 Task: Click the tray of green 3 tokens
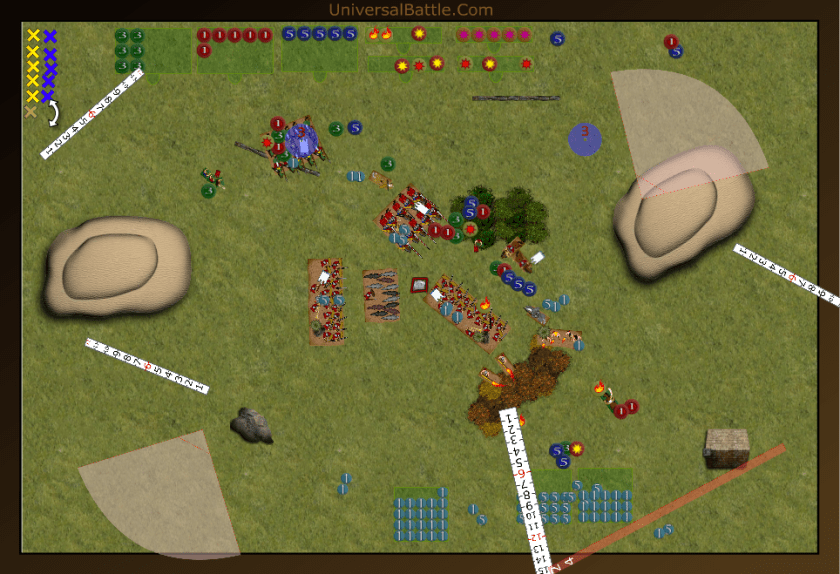pyautogui.click(x=152, y=50)
